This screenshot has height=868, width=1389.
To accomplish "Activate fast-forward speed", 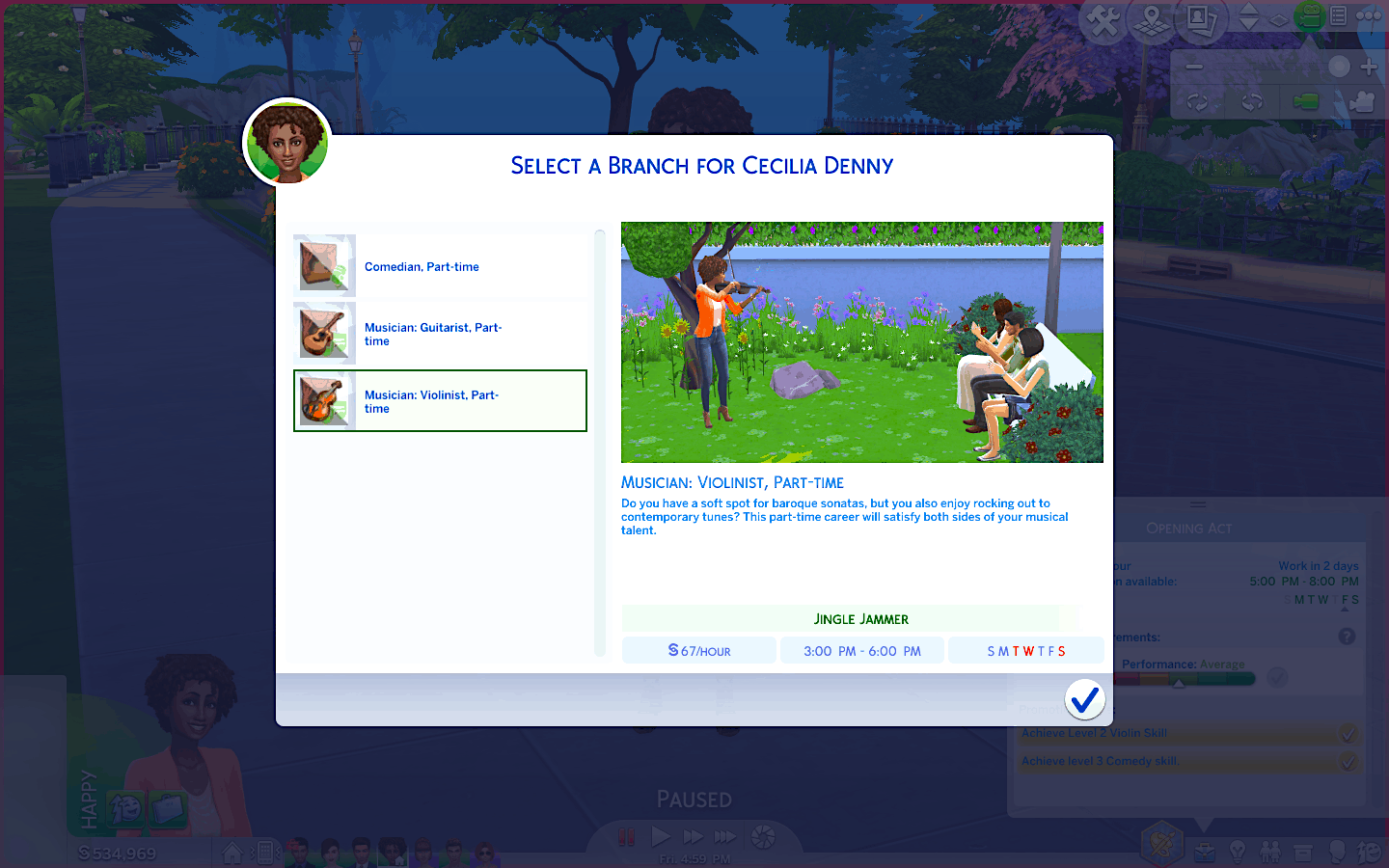I will (693, 837).
